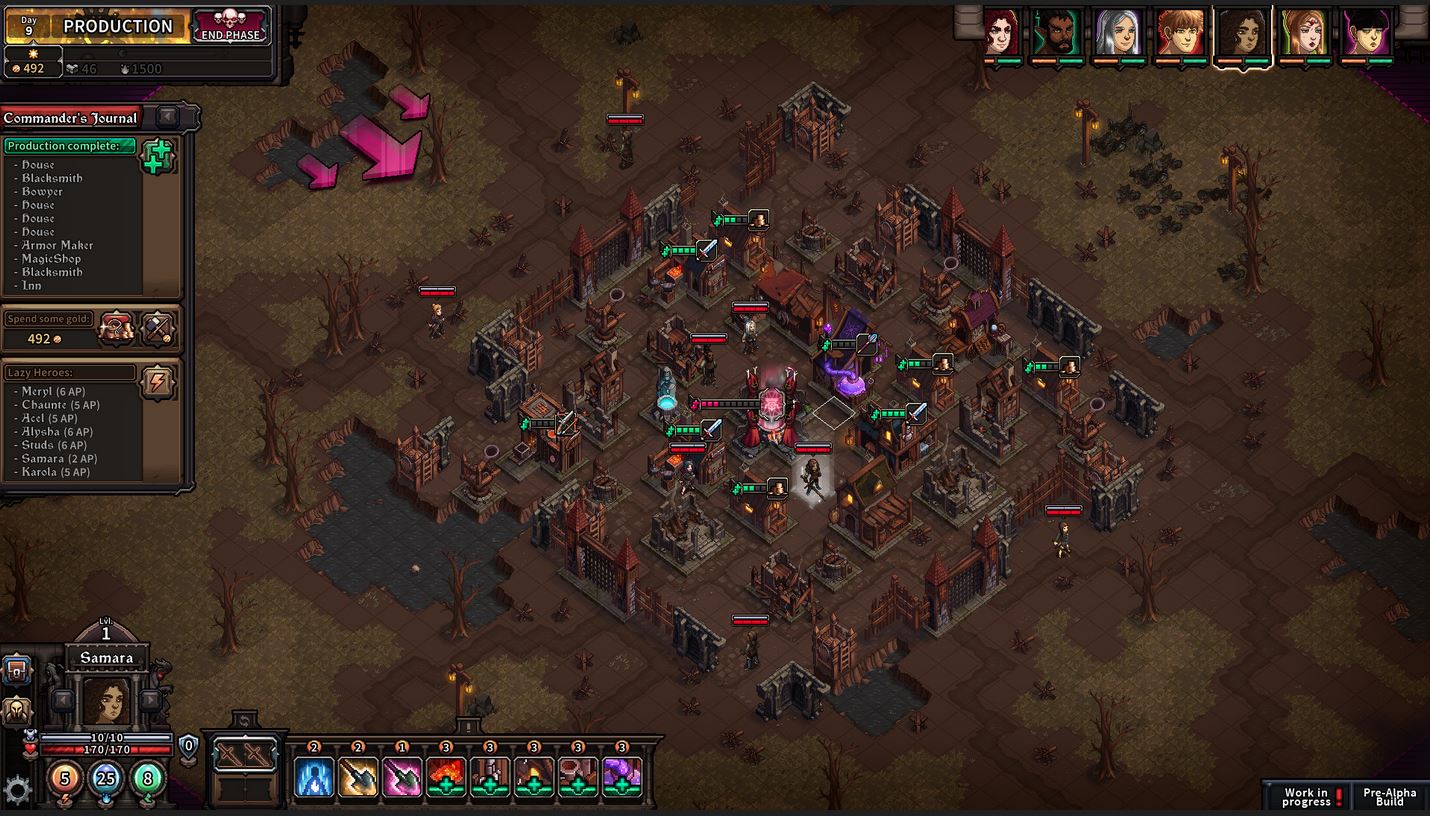Open settings with the gear icon

click(x=17, y=790)
